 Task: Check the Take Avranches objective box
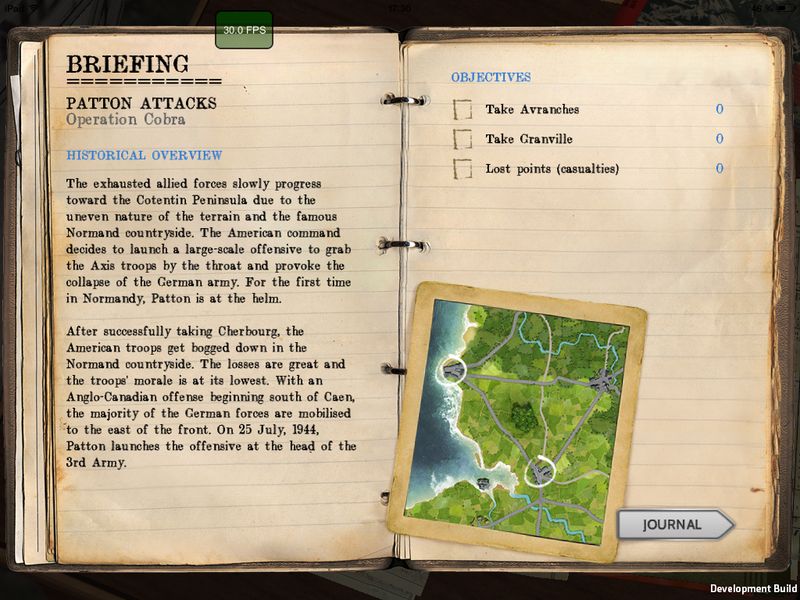point(463,109)
